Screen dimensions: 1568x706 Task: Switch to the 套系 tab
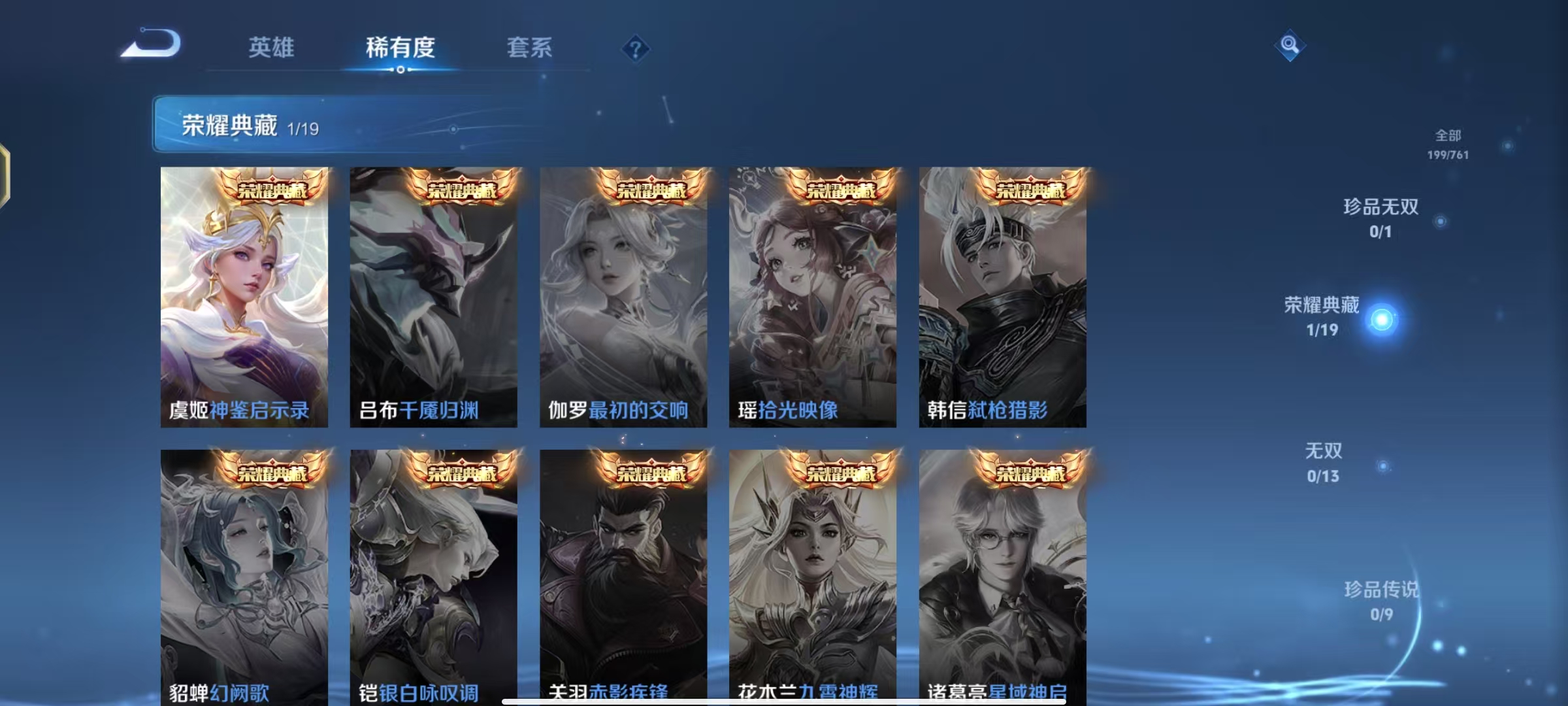coord(531,48)
